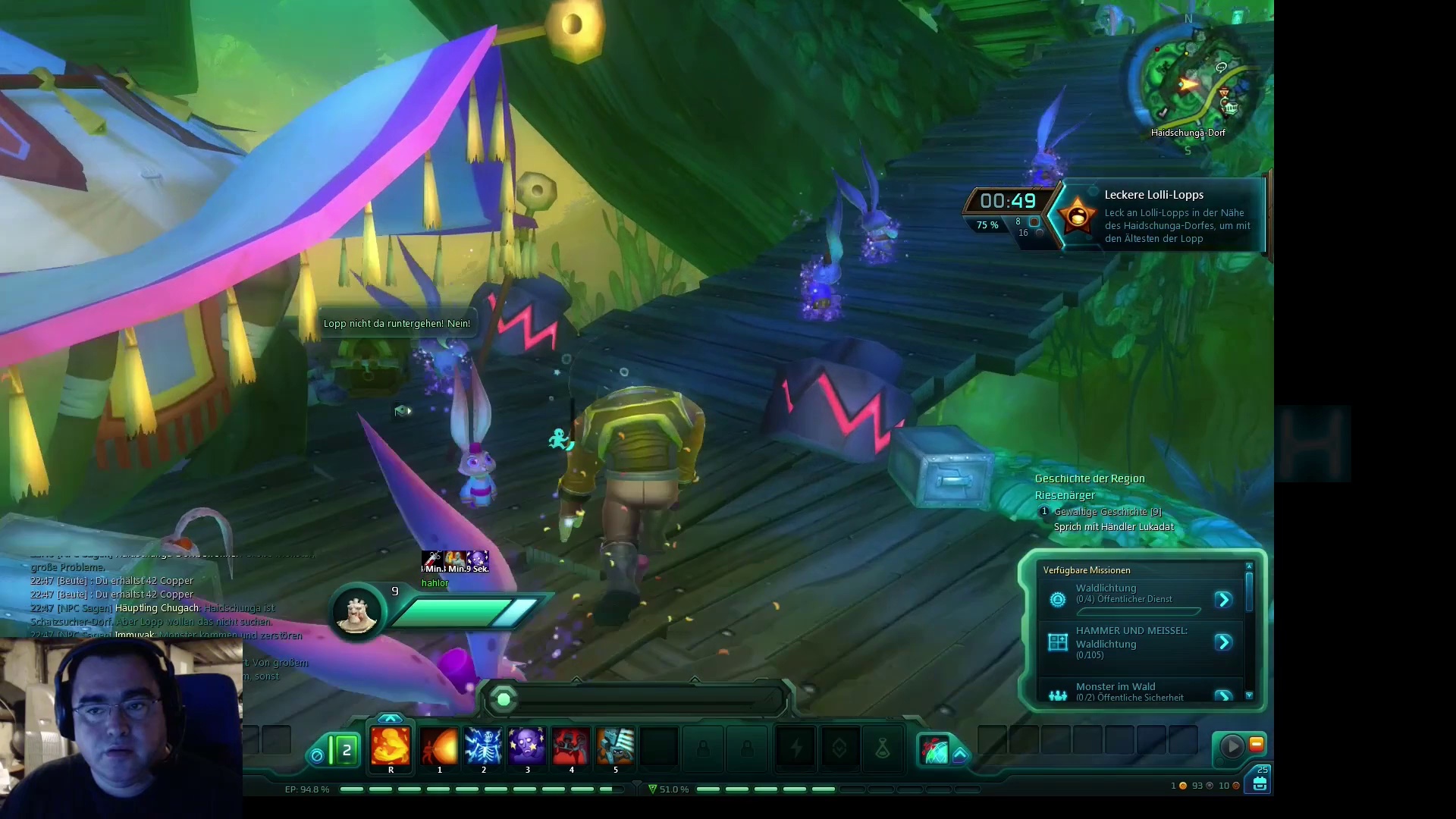
Task: Open the inventory bag icon
Action: (1260, 783)
